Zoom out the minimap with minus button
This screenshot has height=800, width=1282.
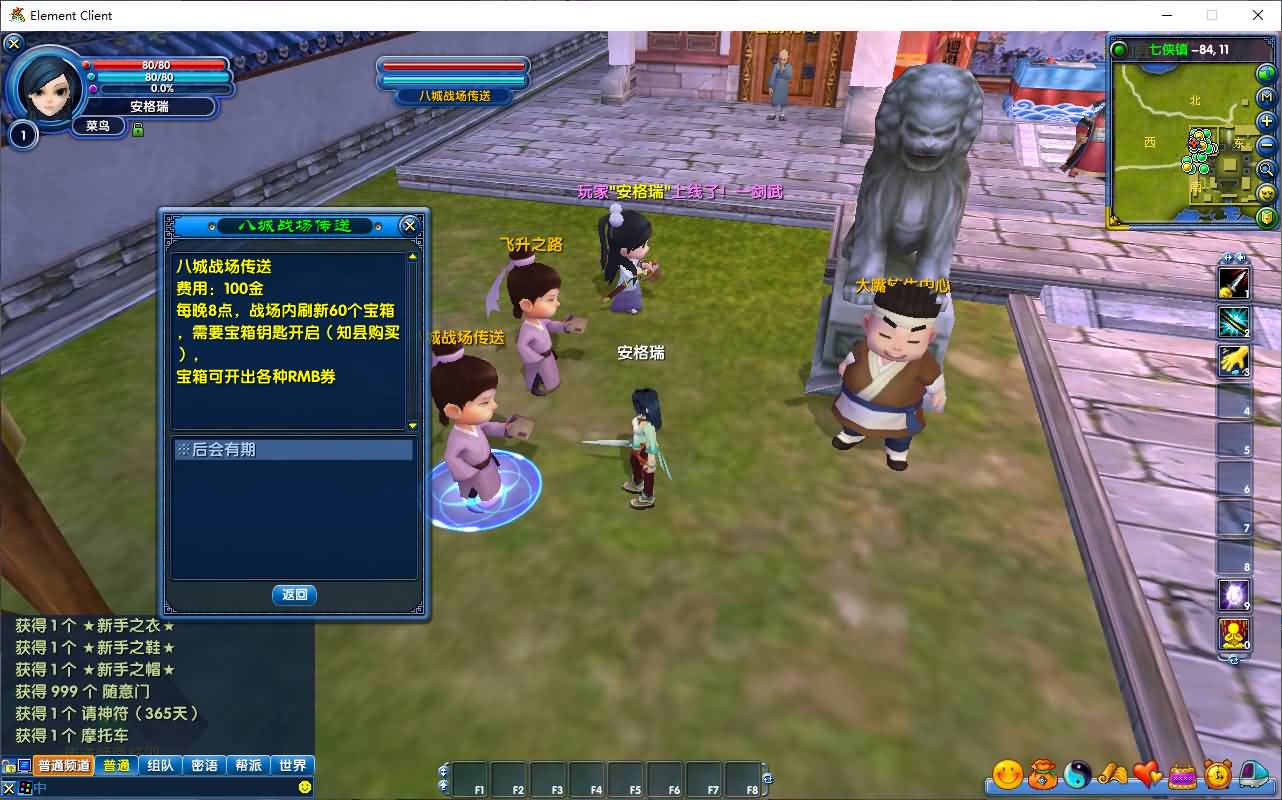coord(1266,145)
